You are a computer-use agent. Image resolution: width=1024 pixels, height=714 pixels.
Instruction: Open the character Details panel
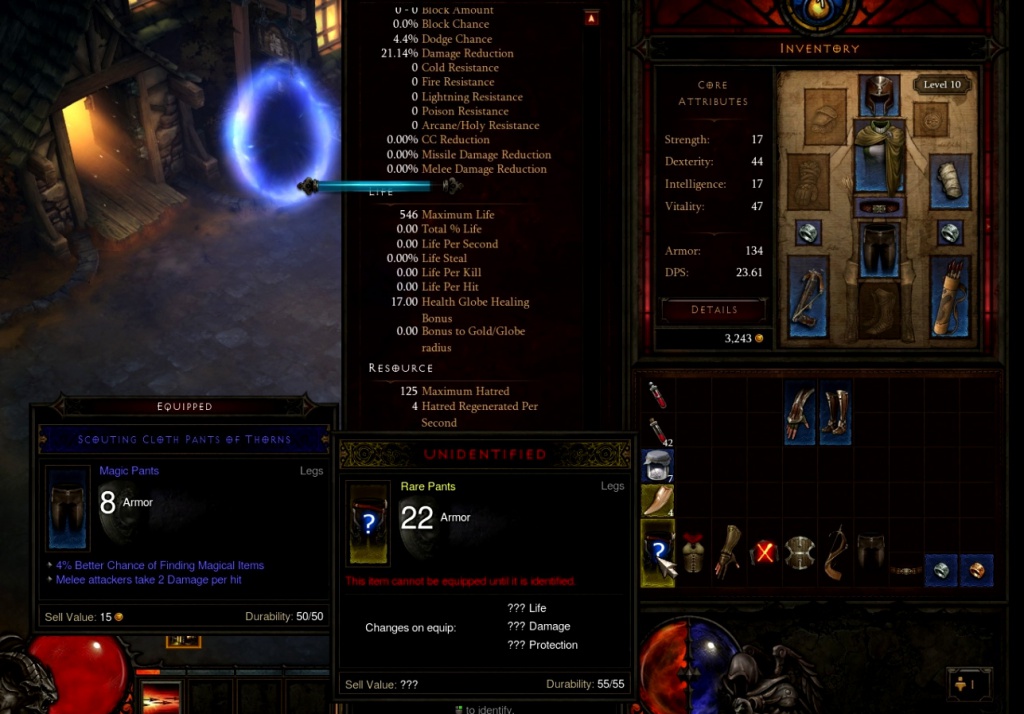tap(714, 310)
